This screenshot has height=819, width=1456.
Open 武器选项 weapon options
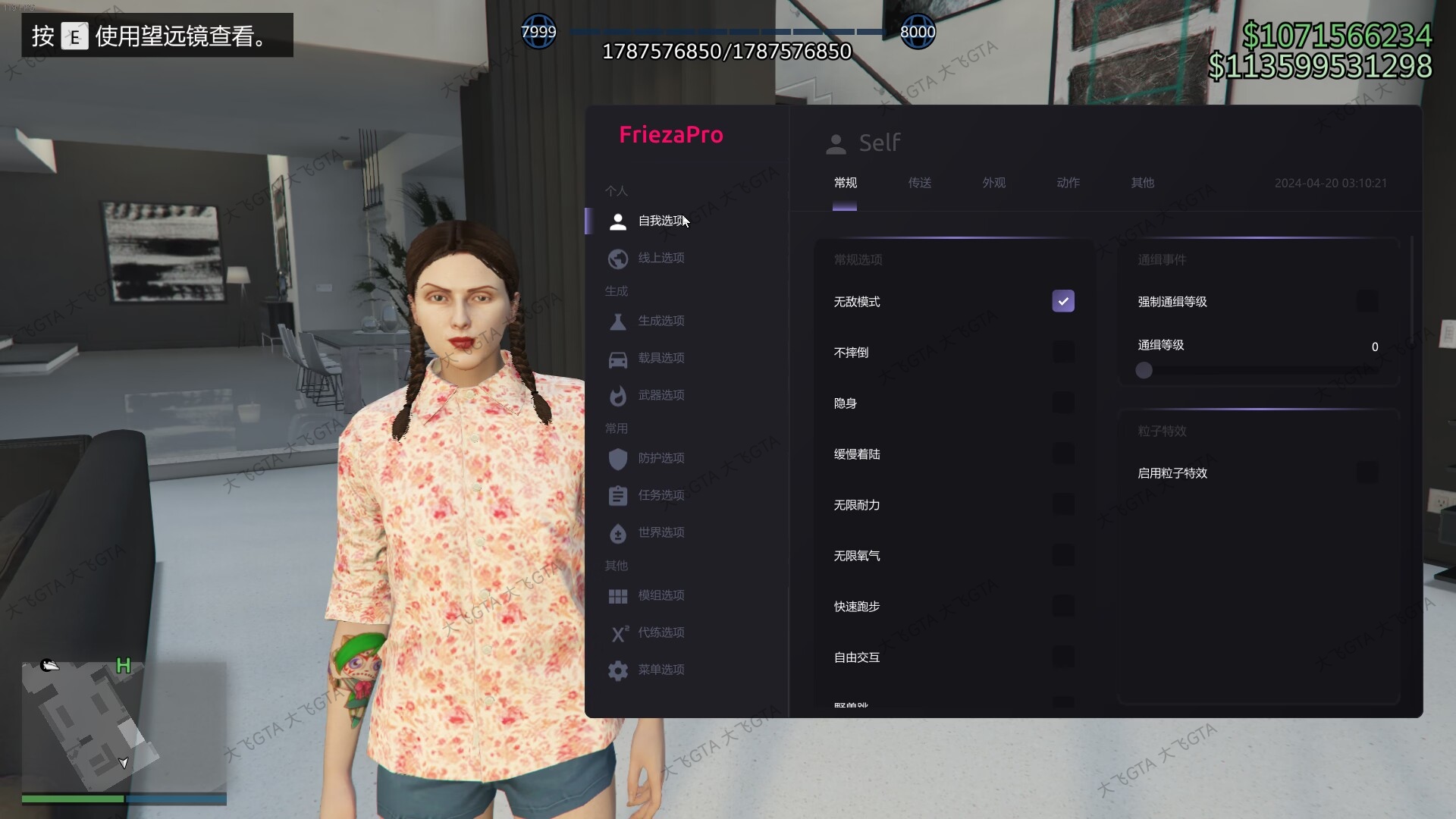point(661,396)
